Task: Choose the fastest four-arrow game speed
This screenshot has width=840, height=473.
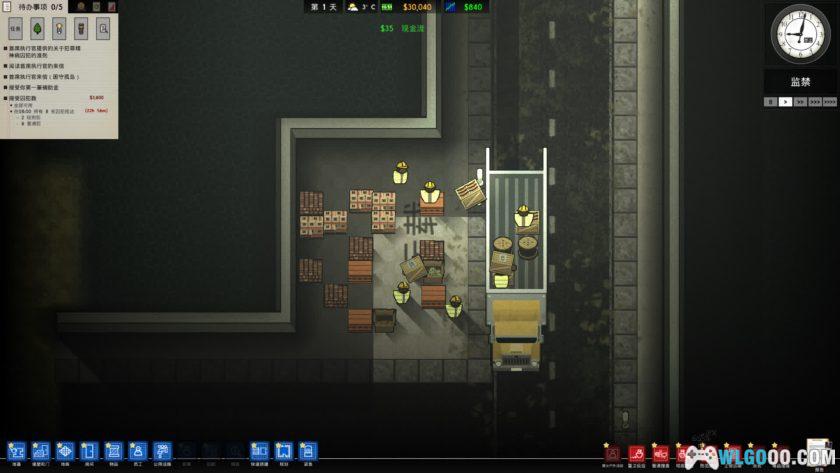Action: 830,101
